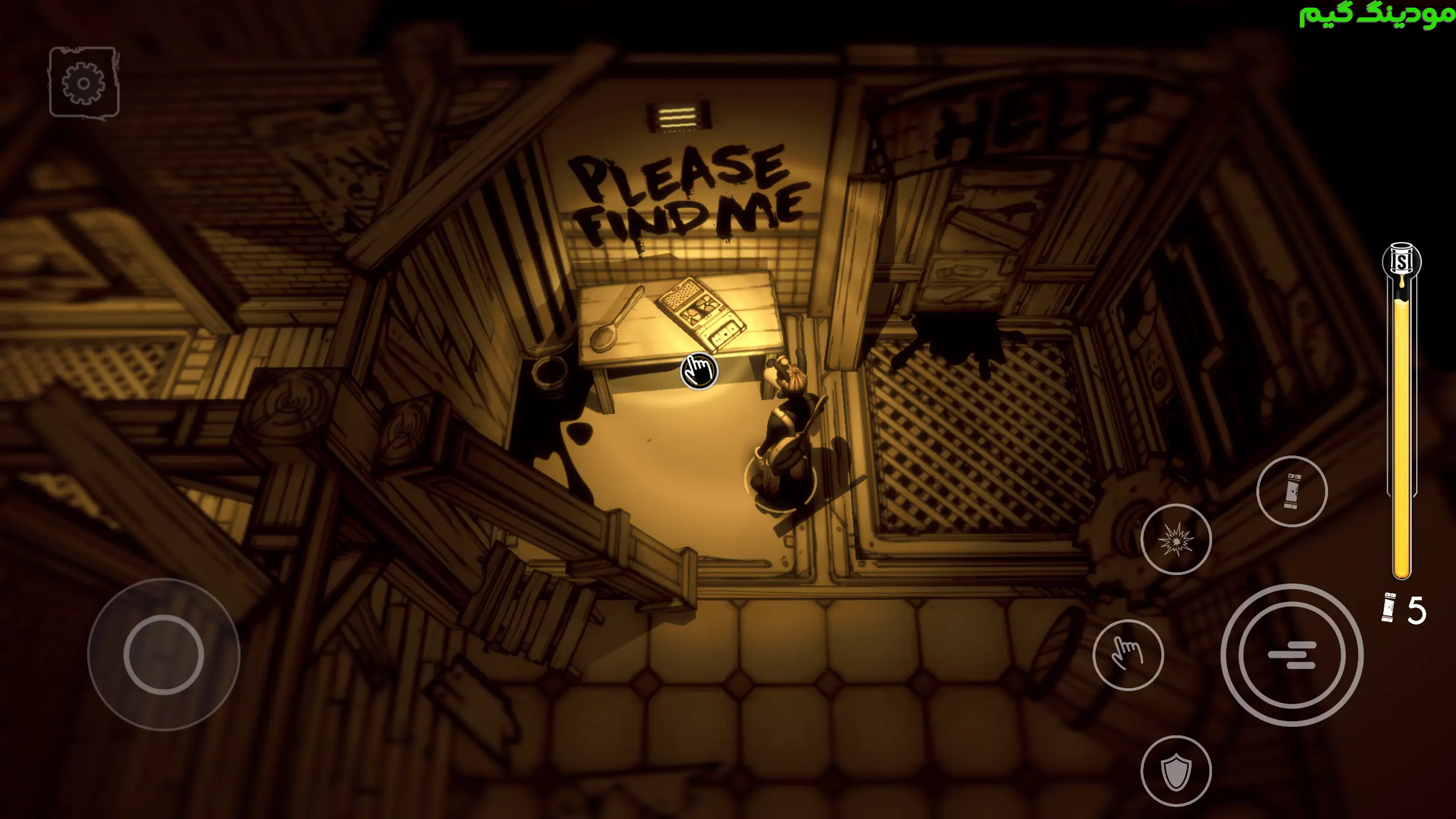Activate the main attack swipe button
Screen dimensions: 1456x819
1292,655
